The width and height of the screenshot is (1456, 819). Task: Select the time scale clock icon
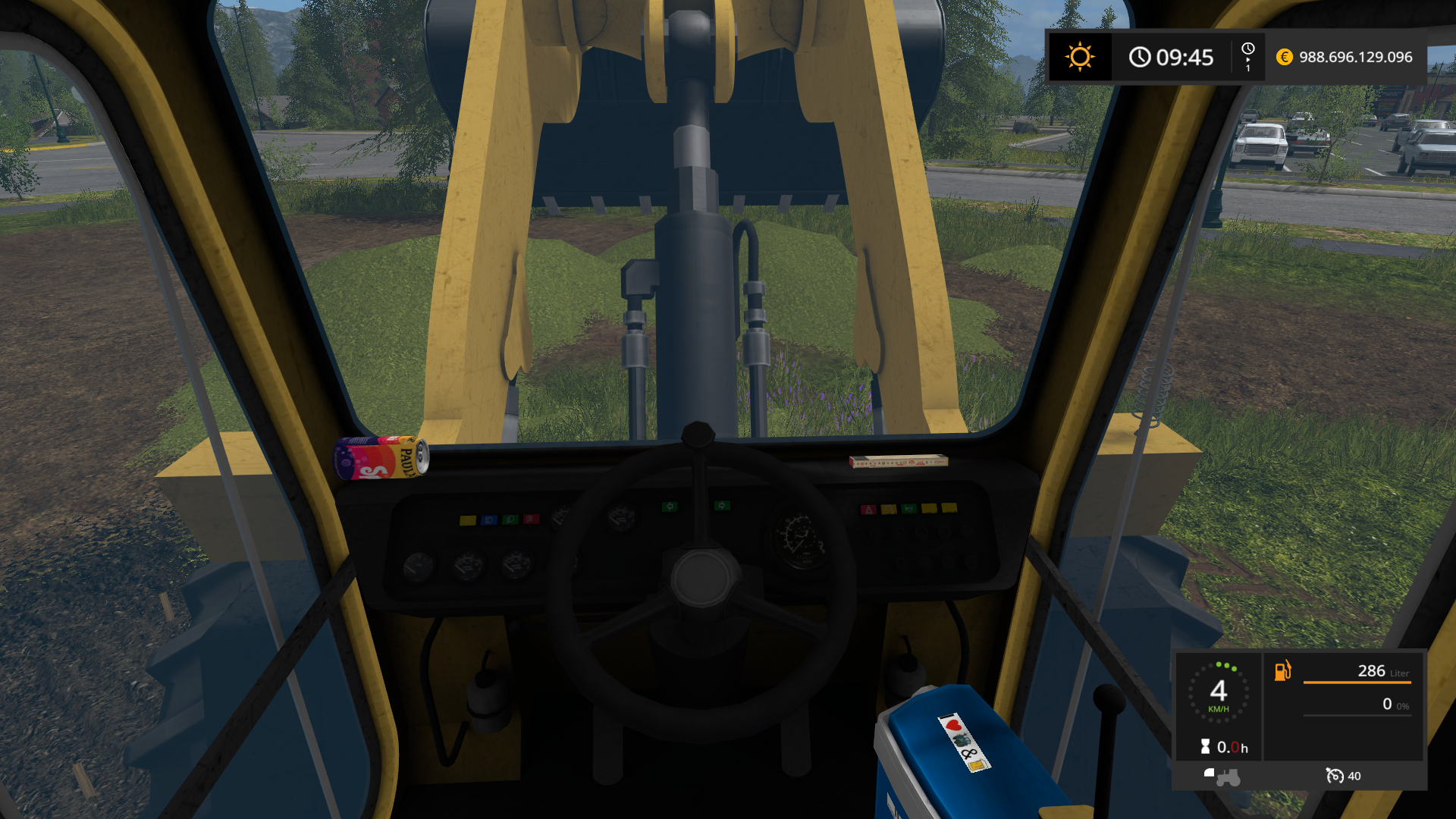[1247, 49]
